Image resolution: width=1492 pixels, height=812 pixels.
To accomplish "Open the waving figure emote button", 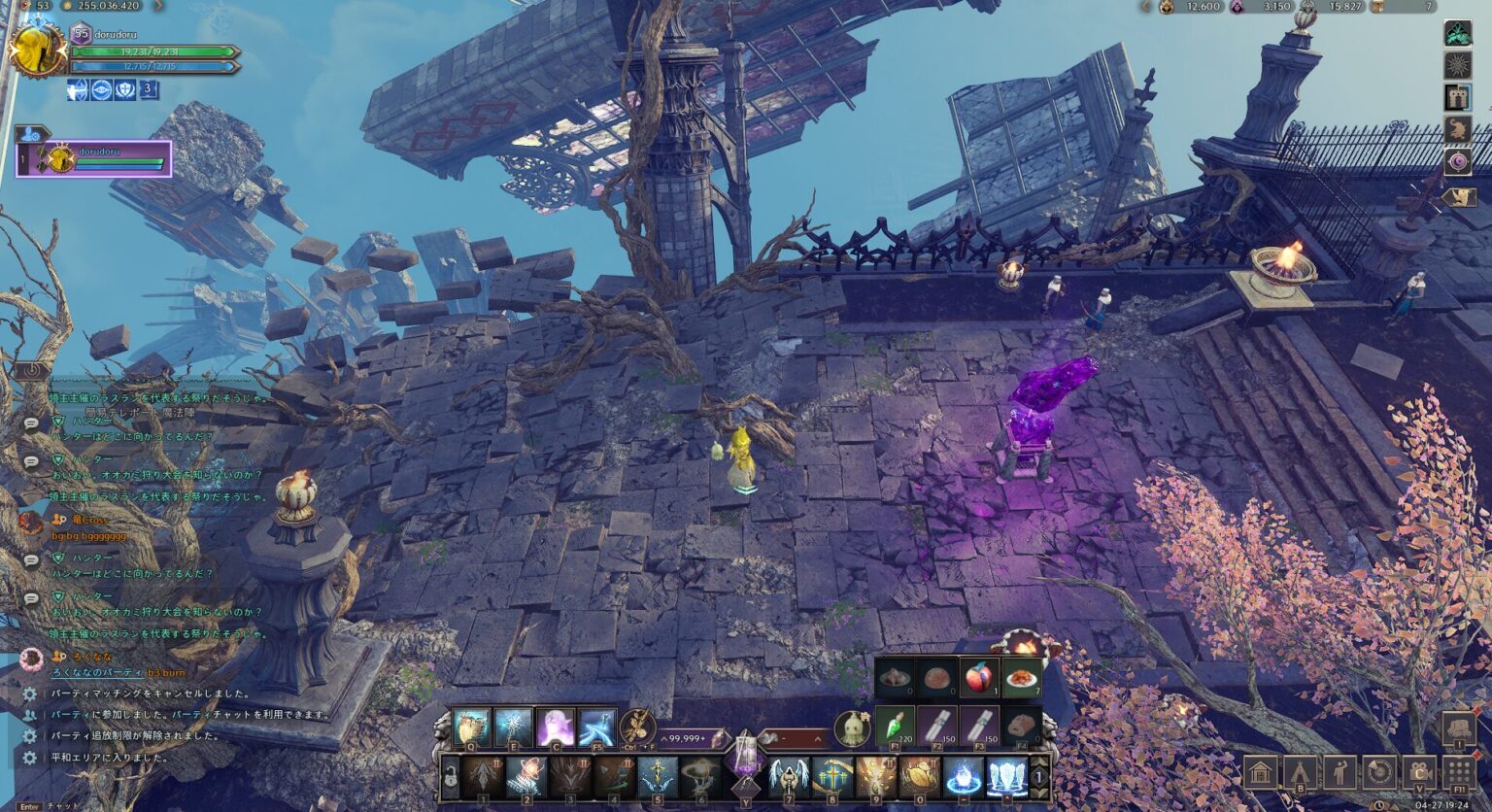I will [1339, 773].
